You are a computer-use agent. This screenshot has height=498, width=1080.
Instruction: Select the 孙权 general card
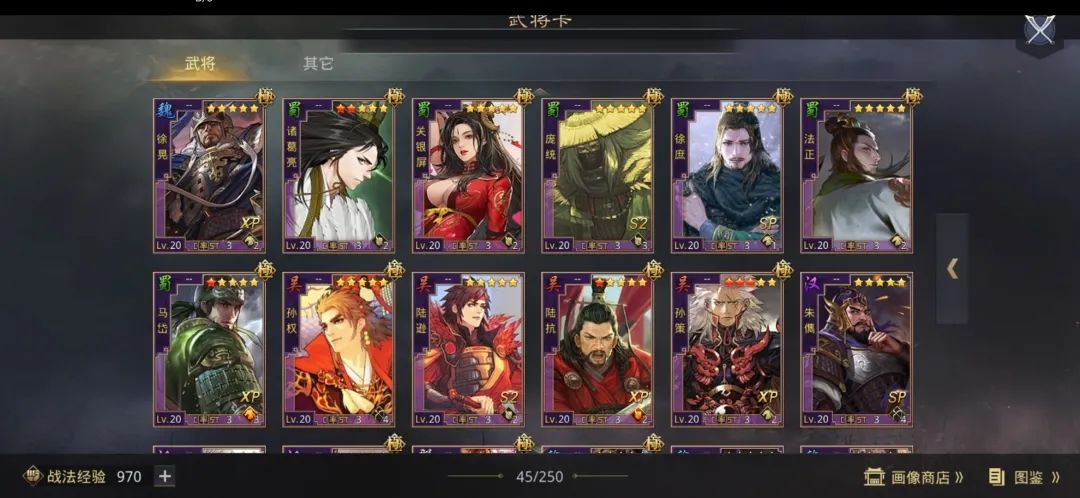(338, 349)
